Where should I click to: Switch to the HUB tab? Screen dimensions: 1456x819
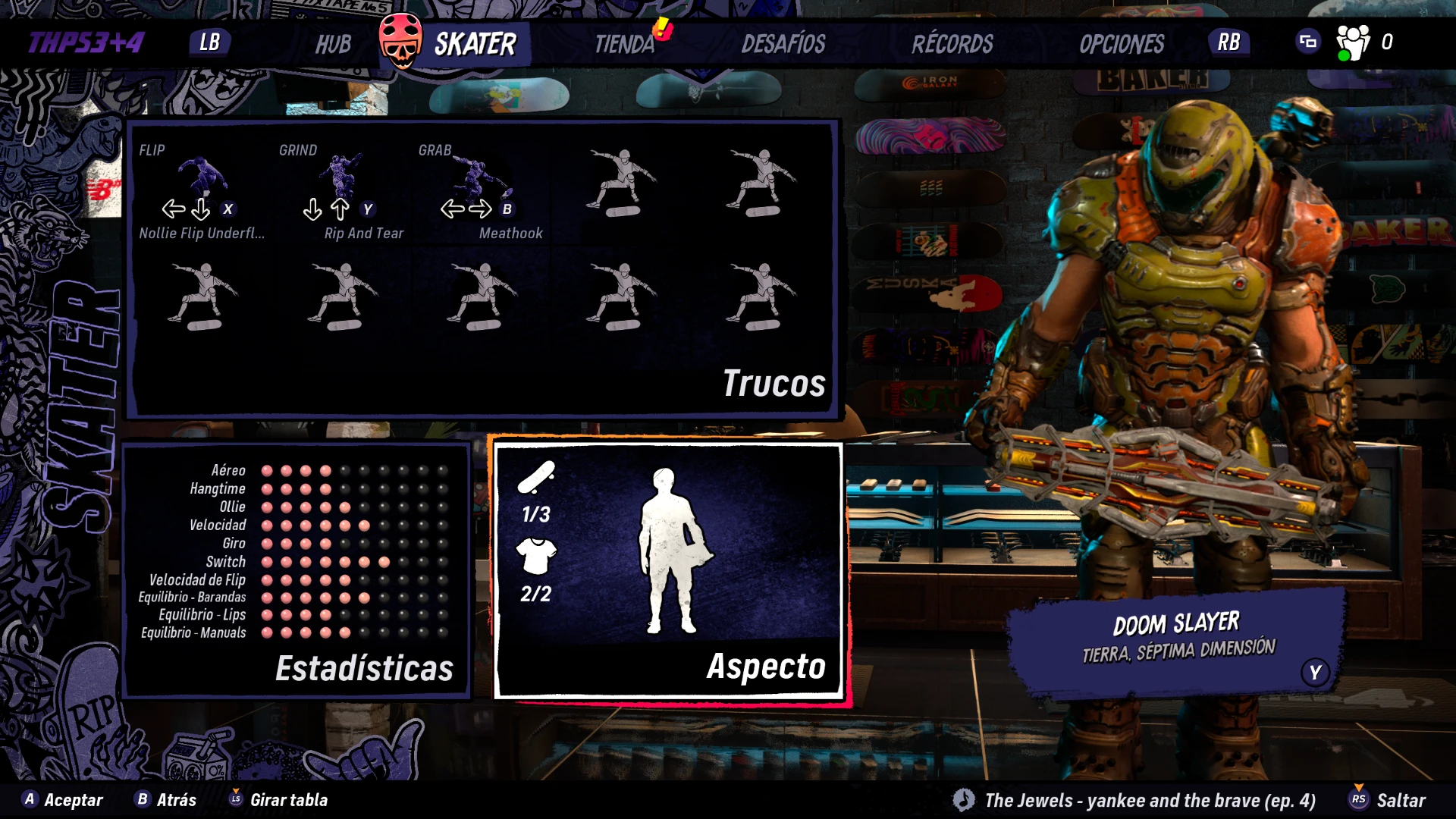pos(333,44)
